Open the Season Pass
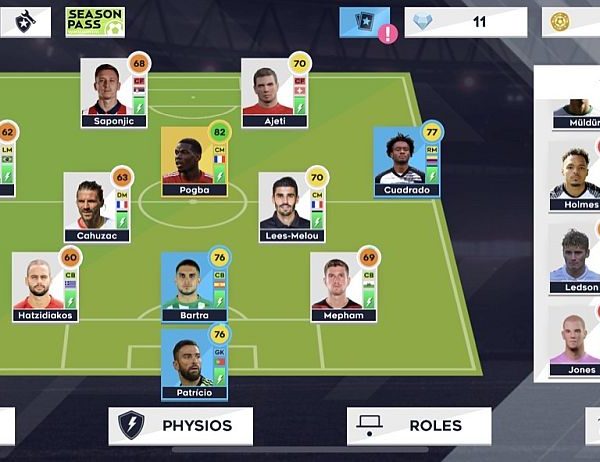Image resolution: width=600 pixels, height=462 pixels. click(94, 22)
